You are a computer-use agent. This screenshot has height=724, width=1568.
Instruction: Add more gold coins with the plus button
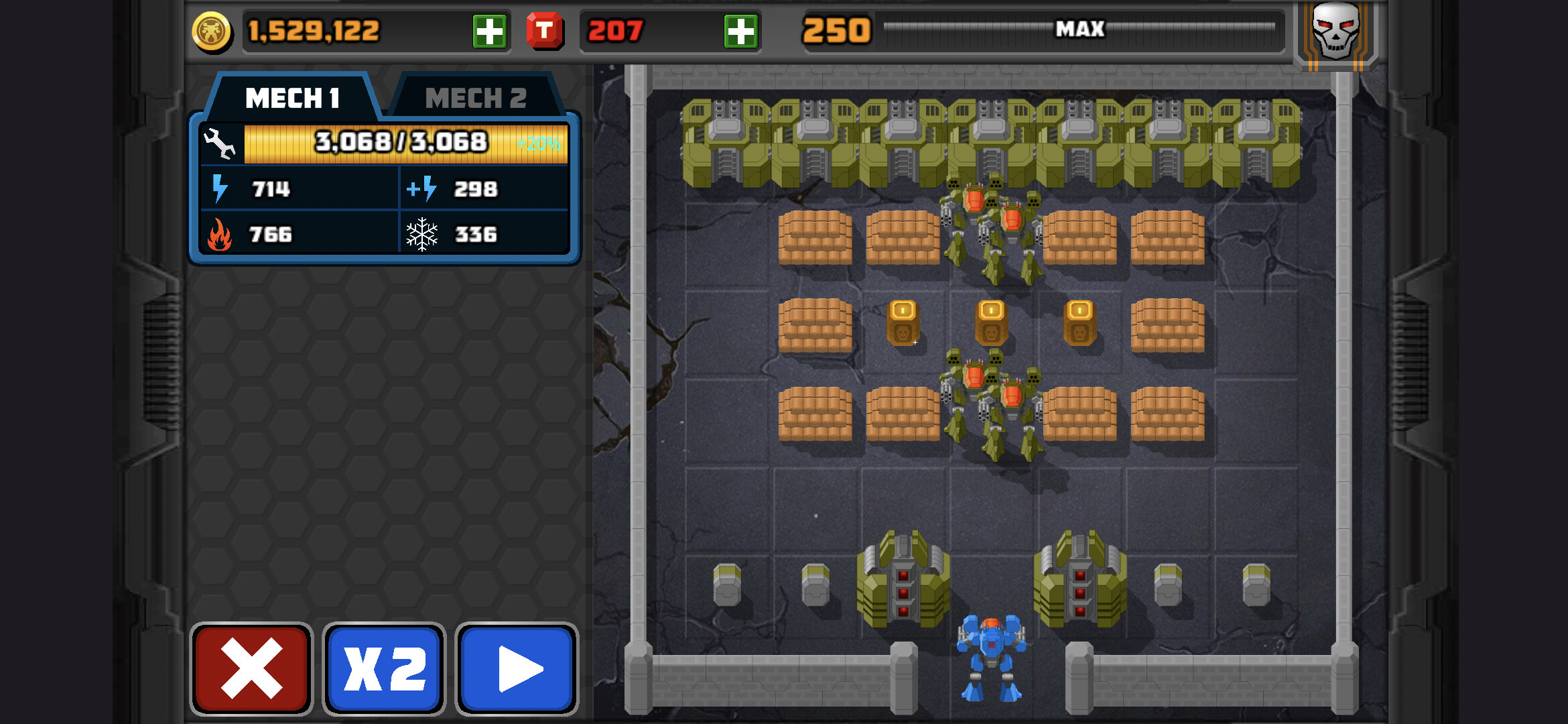click(x=489, y=32)
